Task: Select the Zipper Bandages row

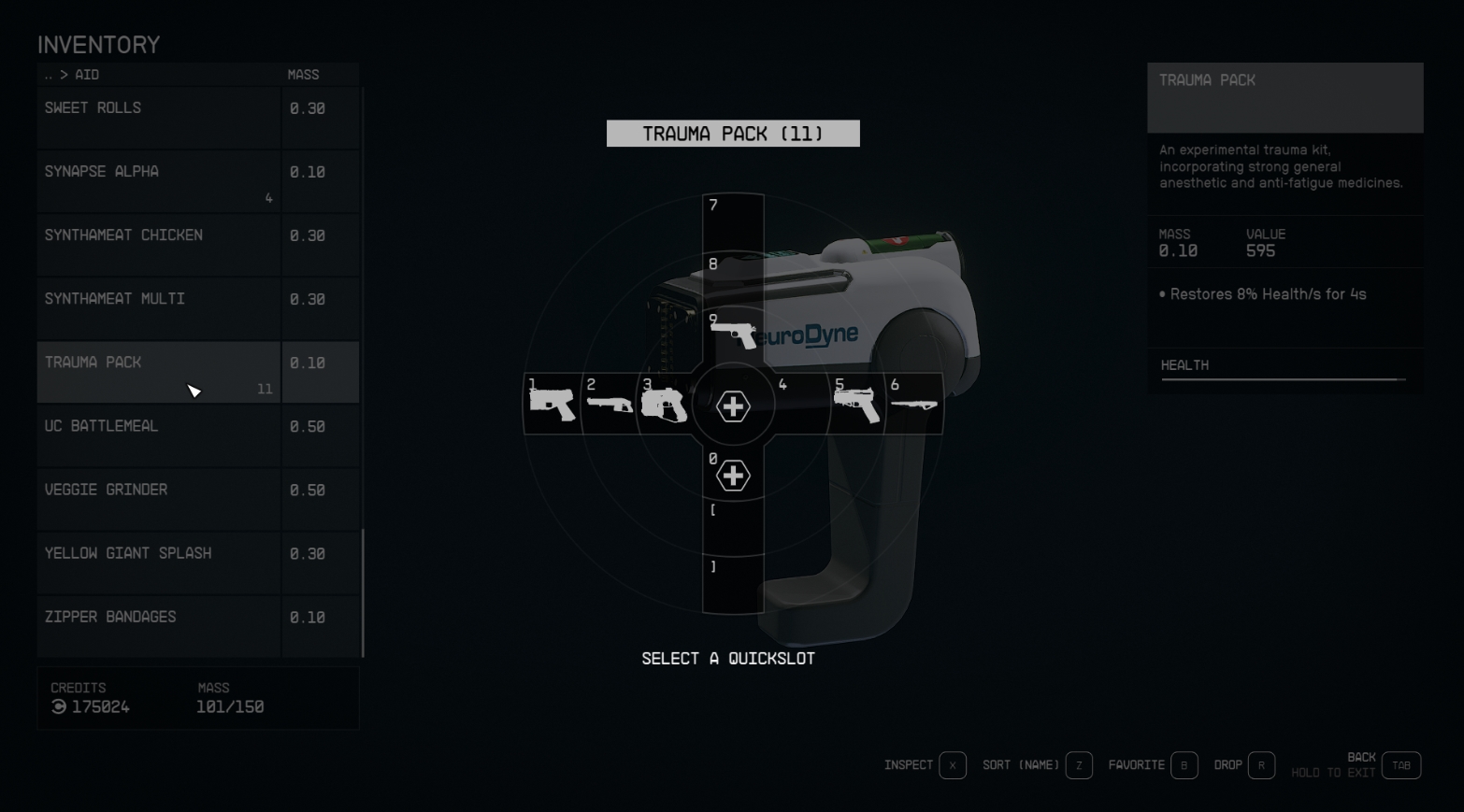Action: [x=159, y=625]
